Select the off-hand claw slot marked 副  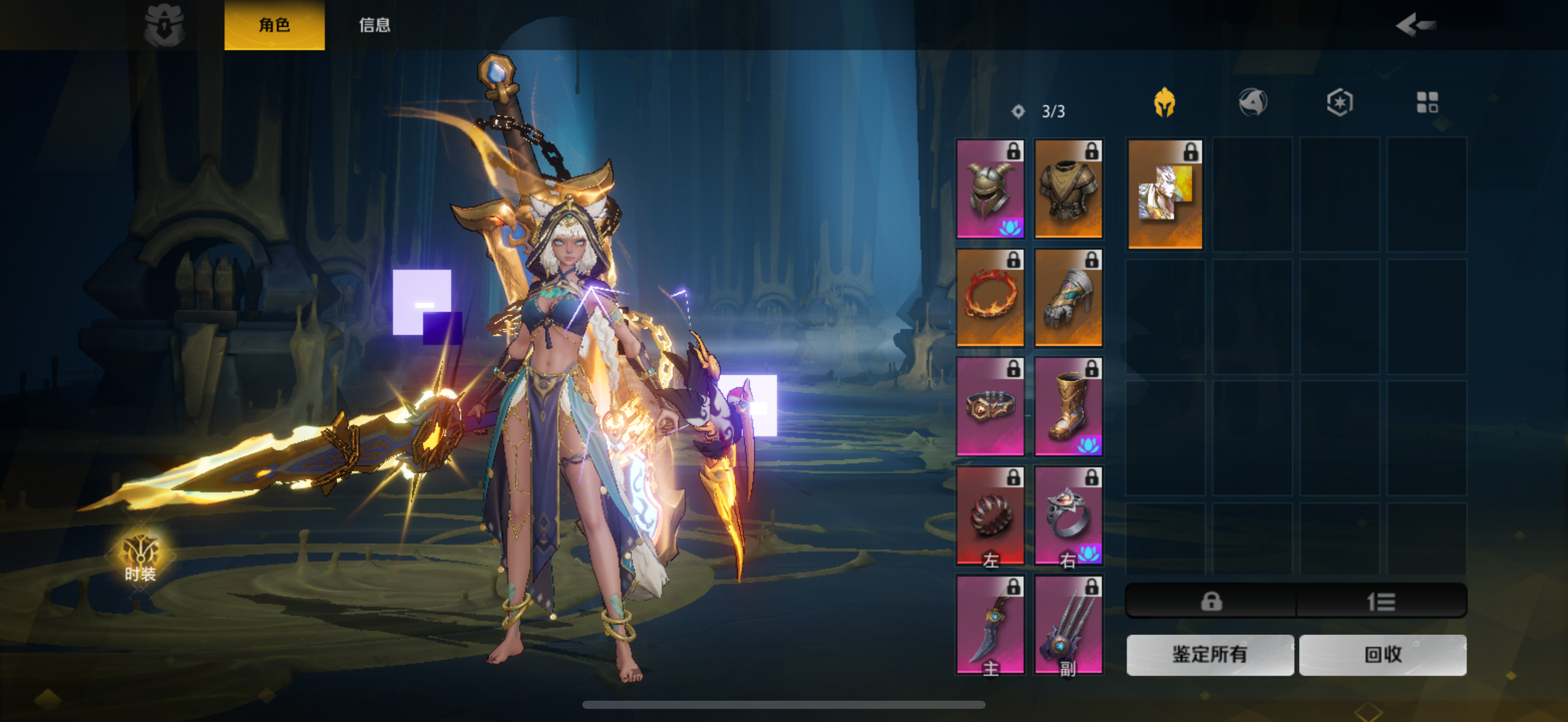click(x=1068, y=625)
